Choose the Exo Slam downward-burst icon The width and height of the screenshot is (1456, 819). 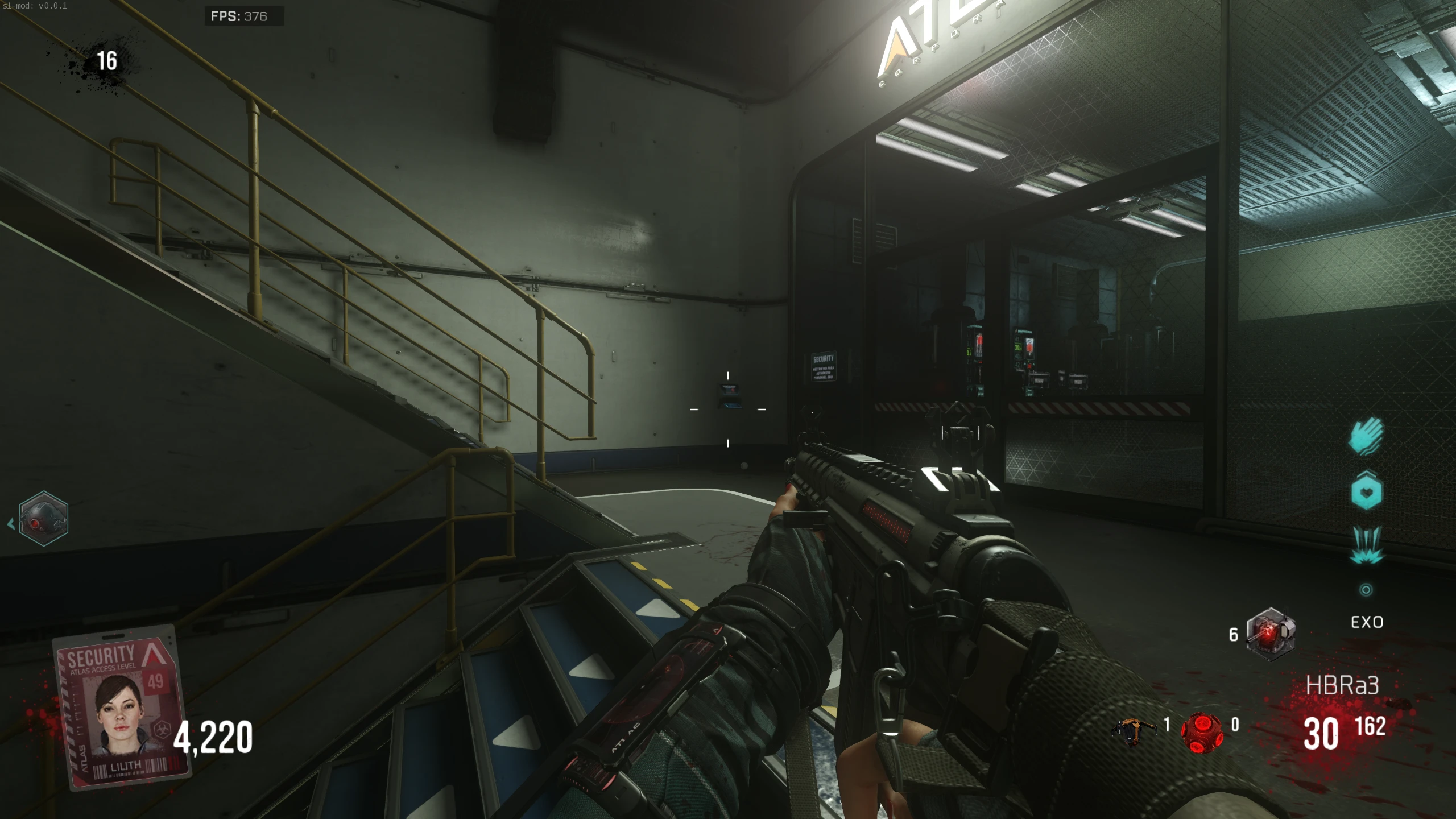coord(1366,545)
